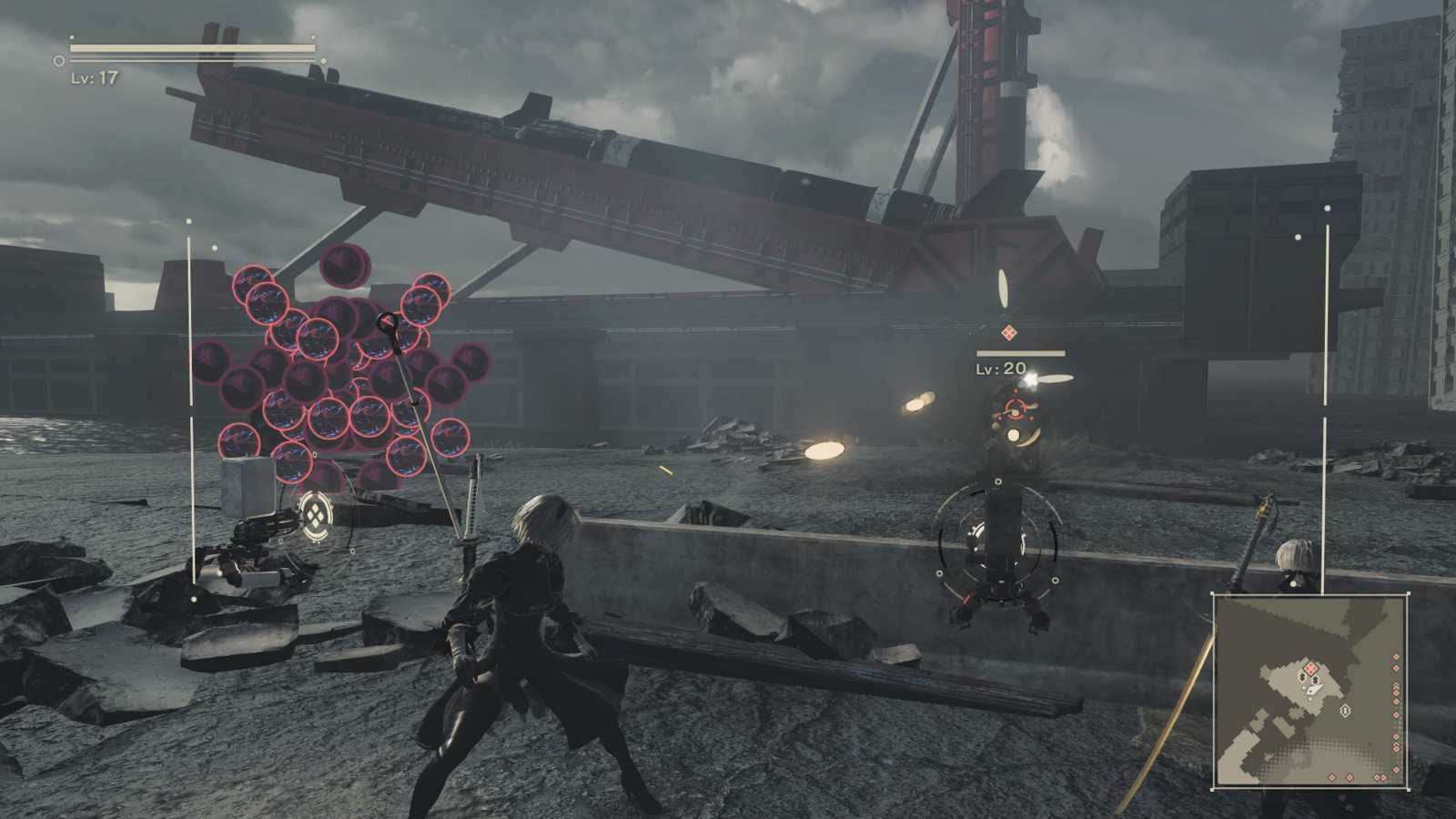This screenshot has width=1456, height=819.
Task: Click the minimap in the corner
Action: coord(1310,692)
